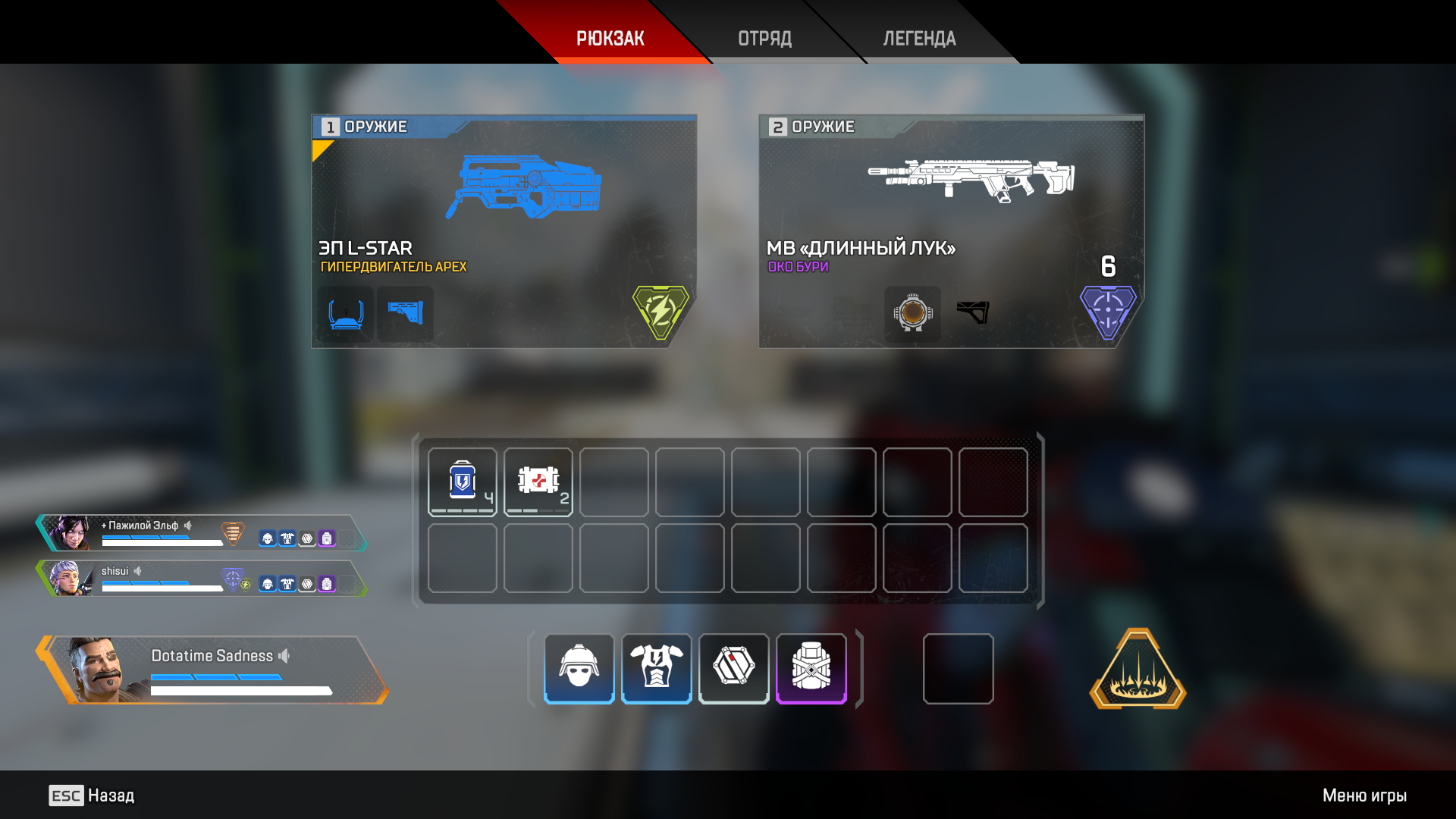1456x819 pixels.
Task: Select the Рюкзак tab
Action: pos(610,38)
